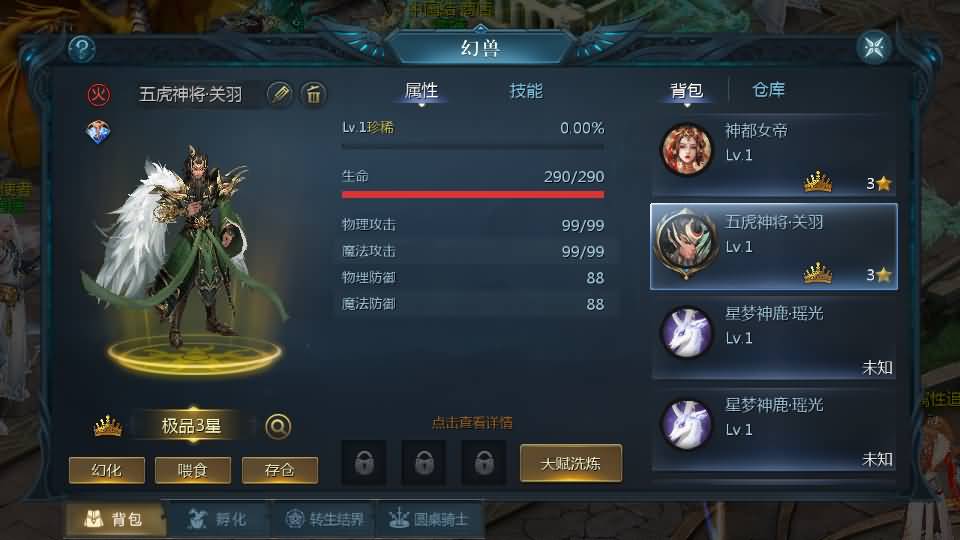Click the 幻化 transform button
The height and width of the screenshot is (540, 960).
(106, 470)
